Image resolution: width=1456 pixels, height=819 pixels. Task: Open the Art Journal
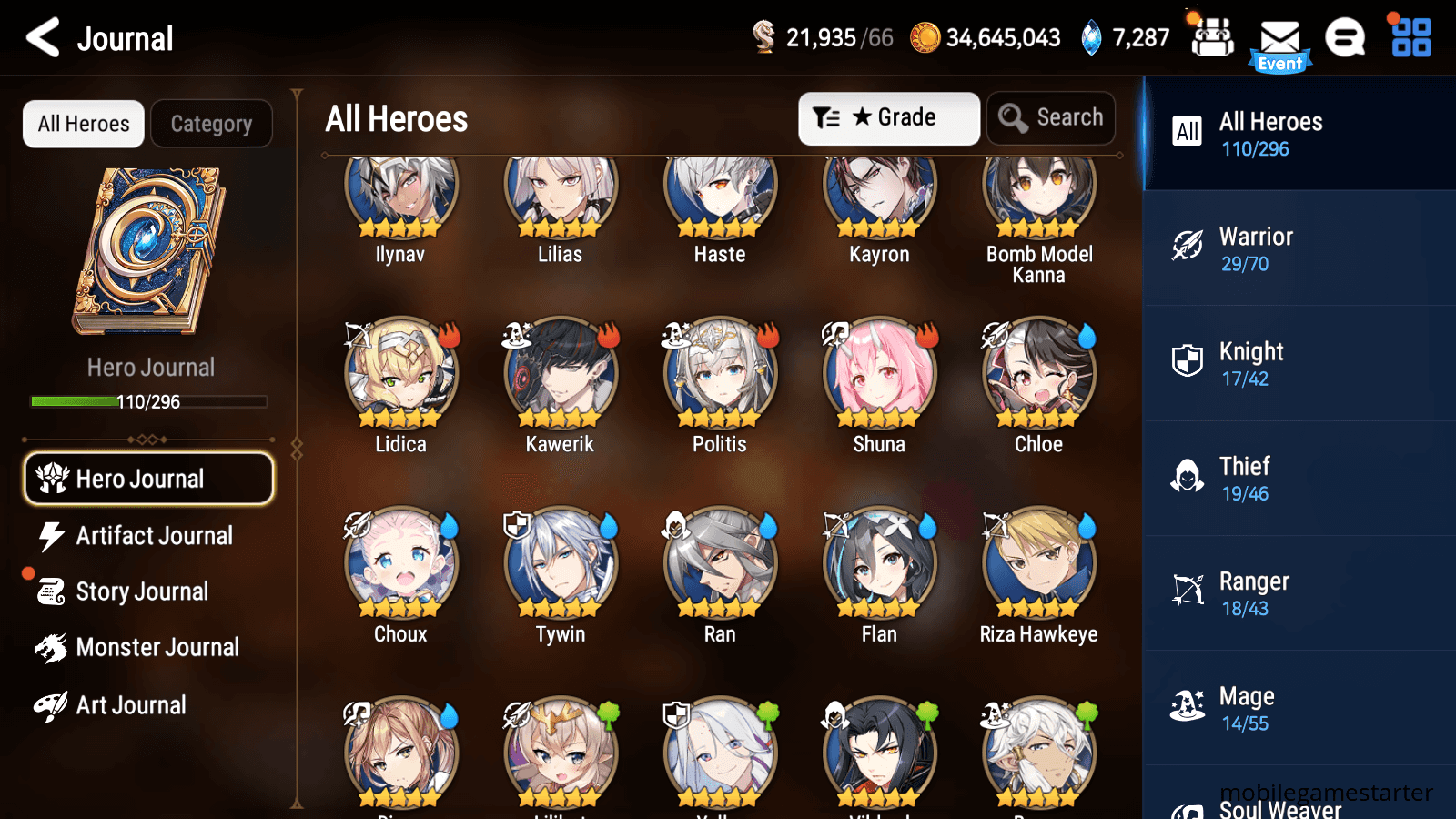tap(130, 704)
